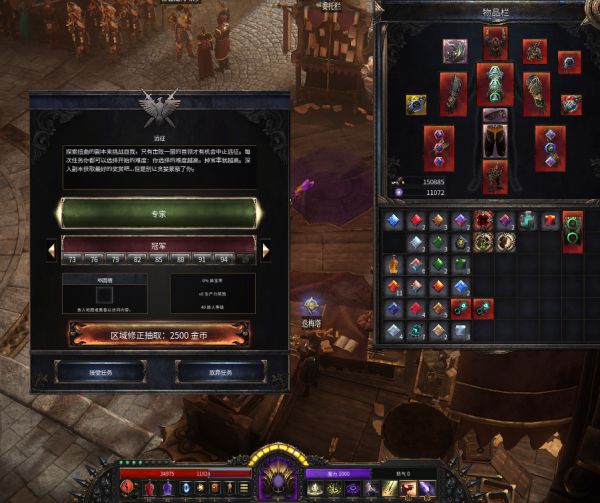Select the orange potion bottle in the bag
This screenshot has width=600, height=503.
point(395,265)
